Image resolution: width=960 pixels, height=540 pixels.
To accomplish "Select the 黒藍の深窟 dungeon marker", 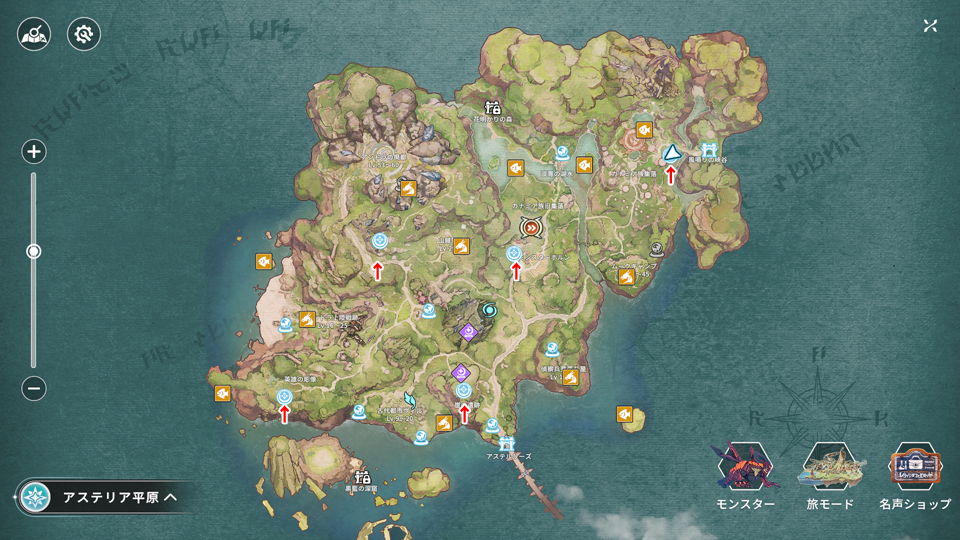I will click(x=363, y=477).
